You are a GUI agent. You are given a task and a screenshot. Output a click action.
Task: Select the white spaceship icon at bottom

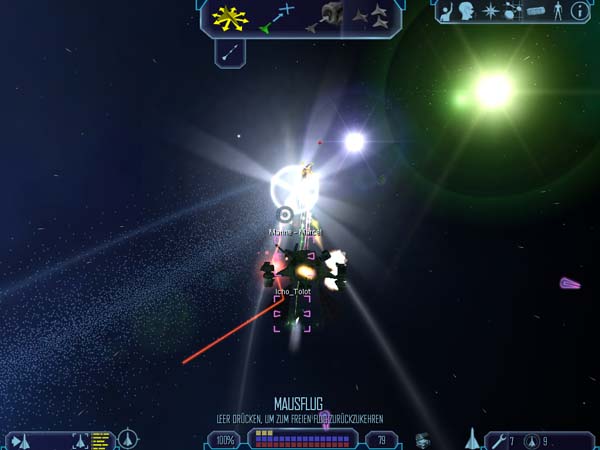471,438
